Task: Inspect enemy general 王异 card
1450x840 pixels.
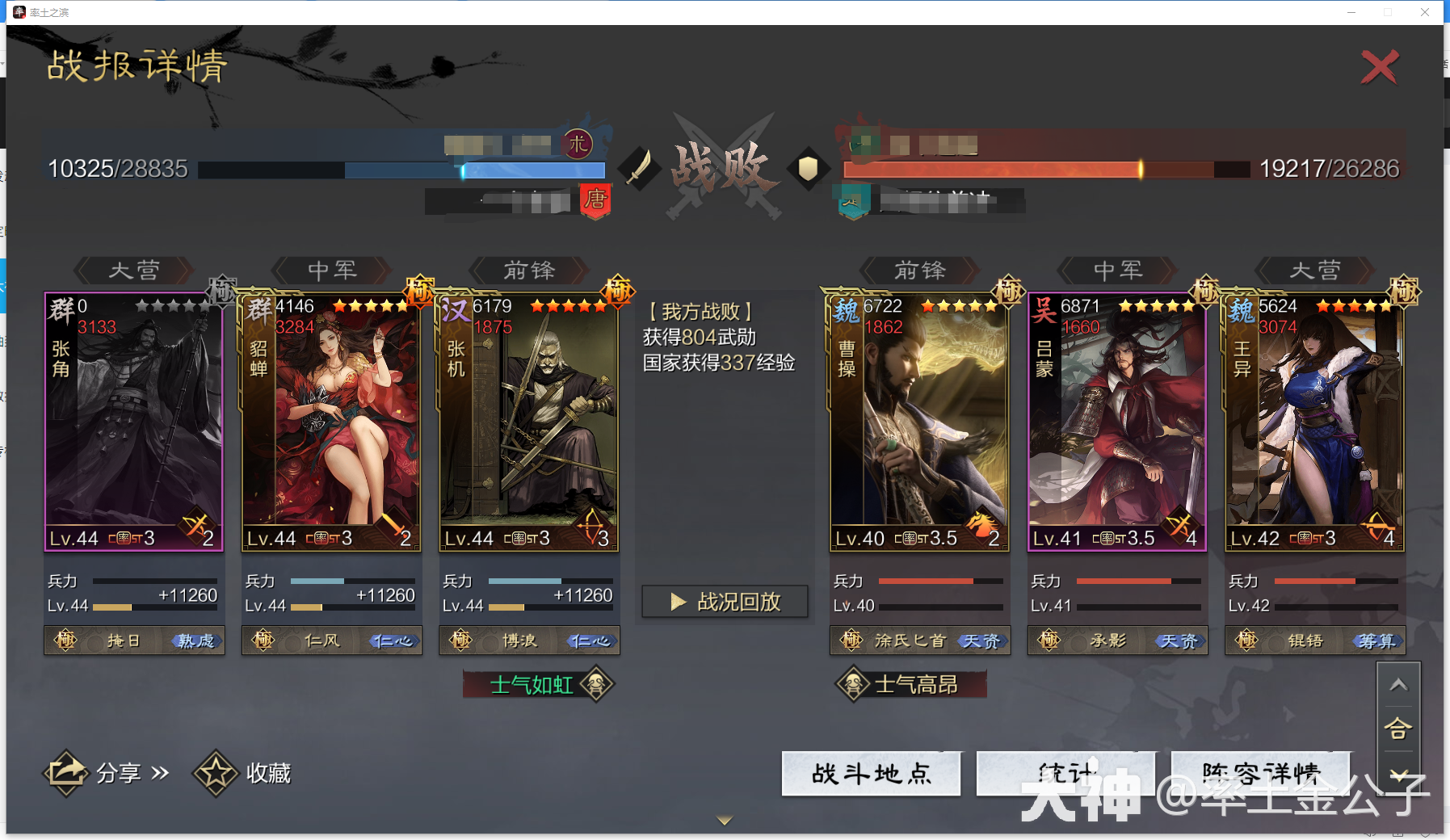Action: pos(1314,422)
